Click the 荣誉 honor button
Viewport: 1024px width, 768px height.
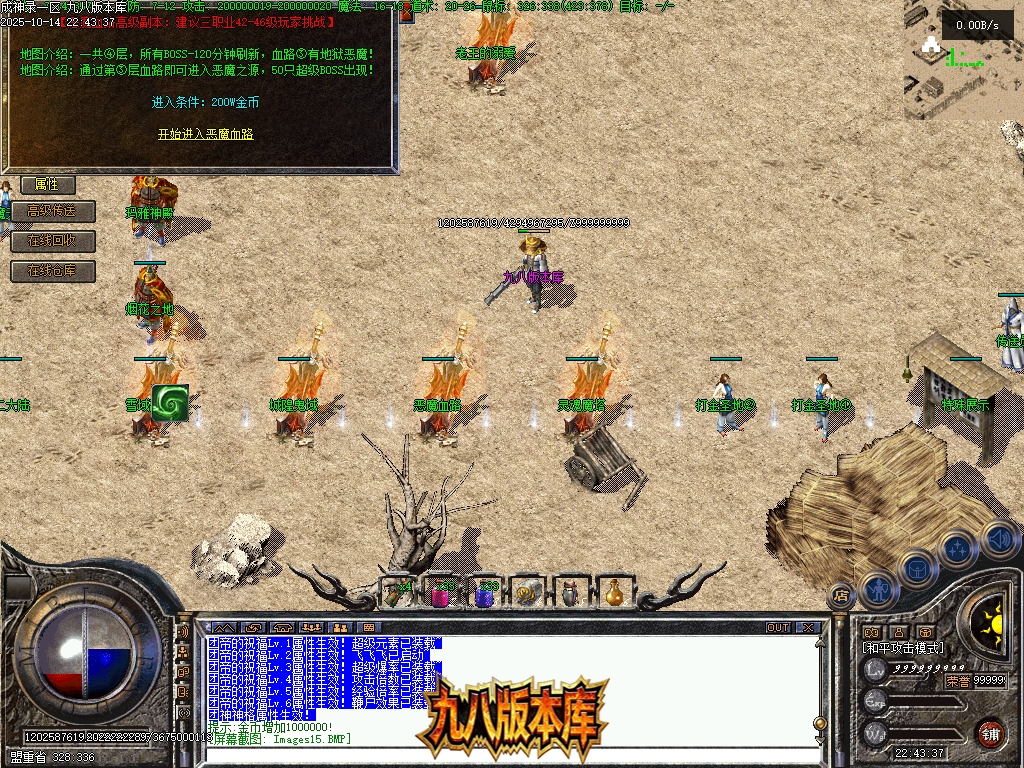pos(957,680)
